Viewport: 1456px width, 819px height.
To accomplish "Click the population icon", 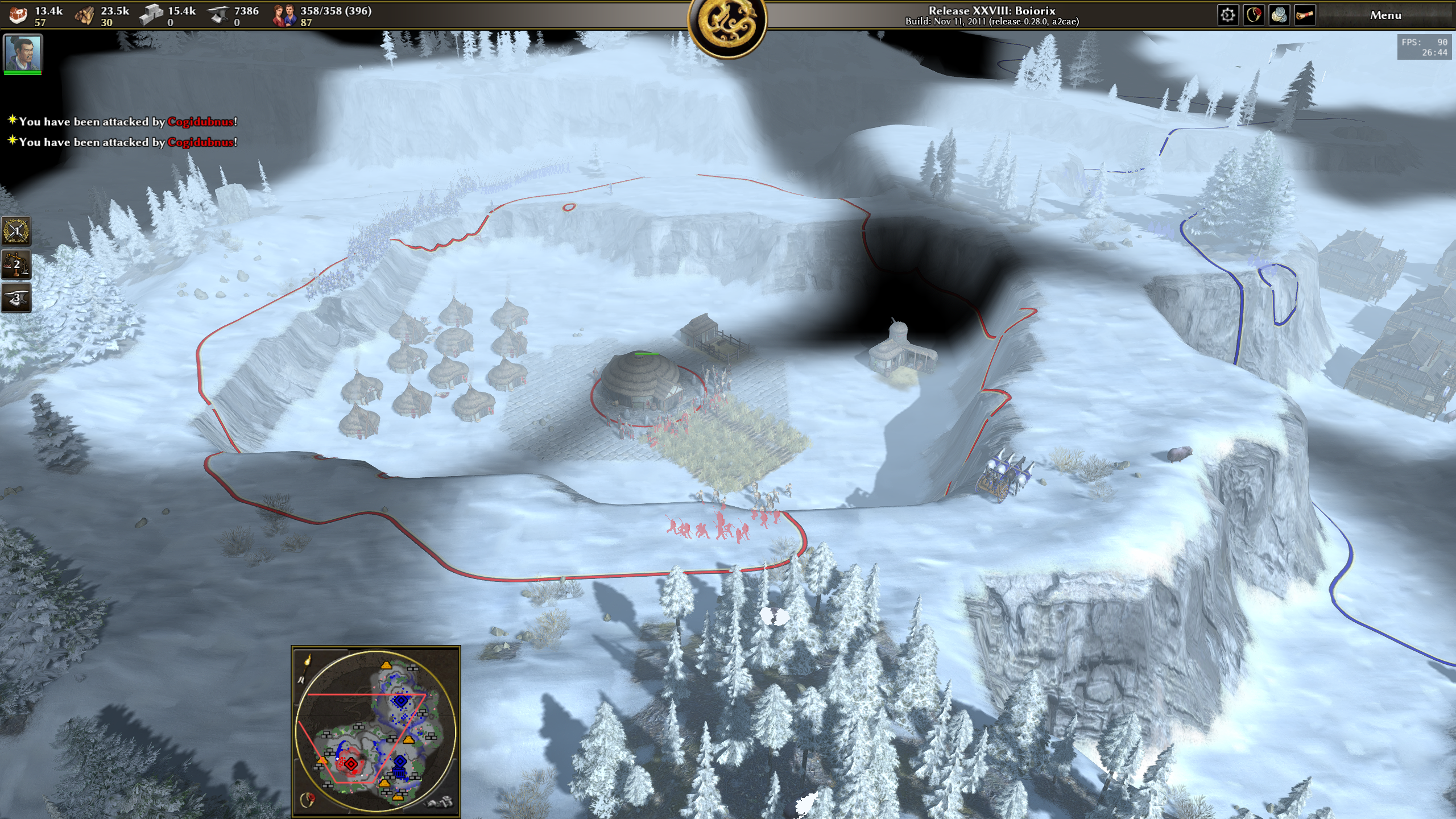I will pos(284,15).
